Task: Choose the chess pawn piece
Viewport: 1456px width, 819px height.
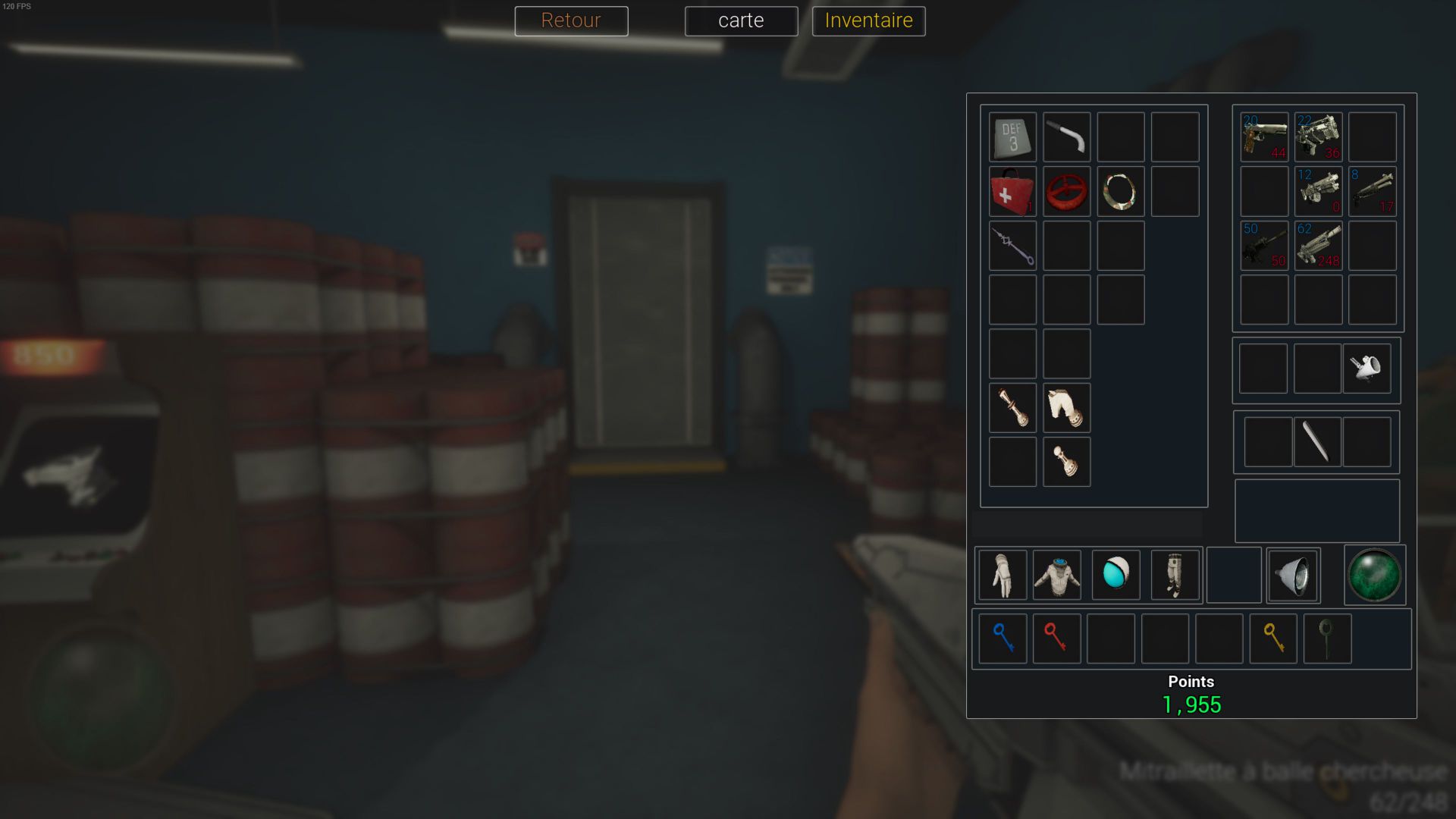Action: tap(1066, 462)
